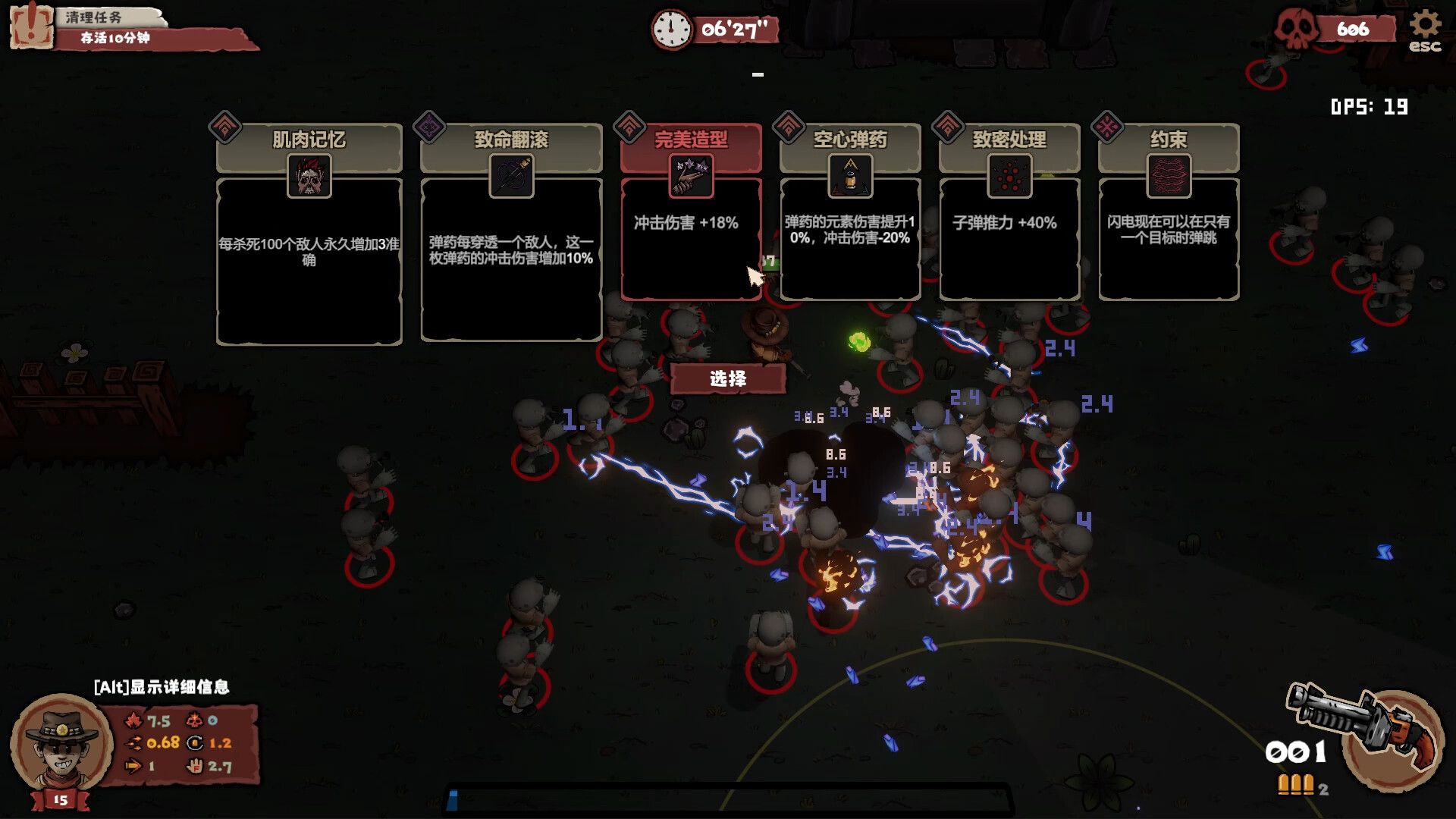Choose the 肌肉记忆 upgrade card
Image resolution: width=1456 pixels, height=819 pixels.
click(x=309, y=235)
